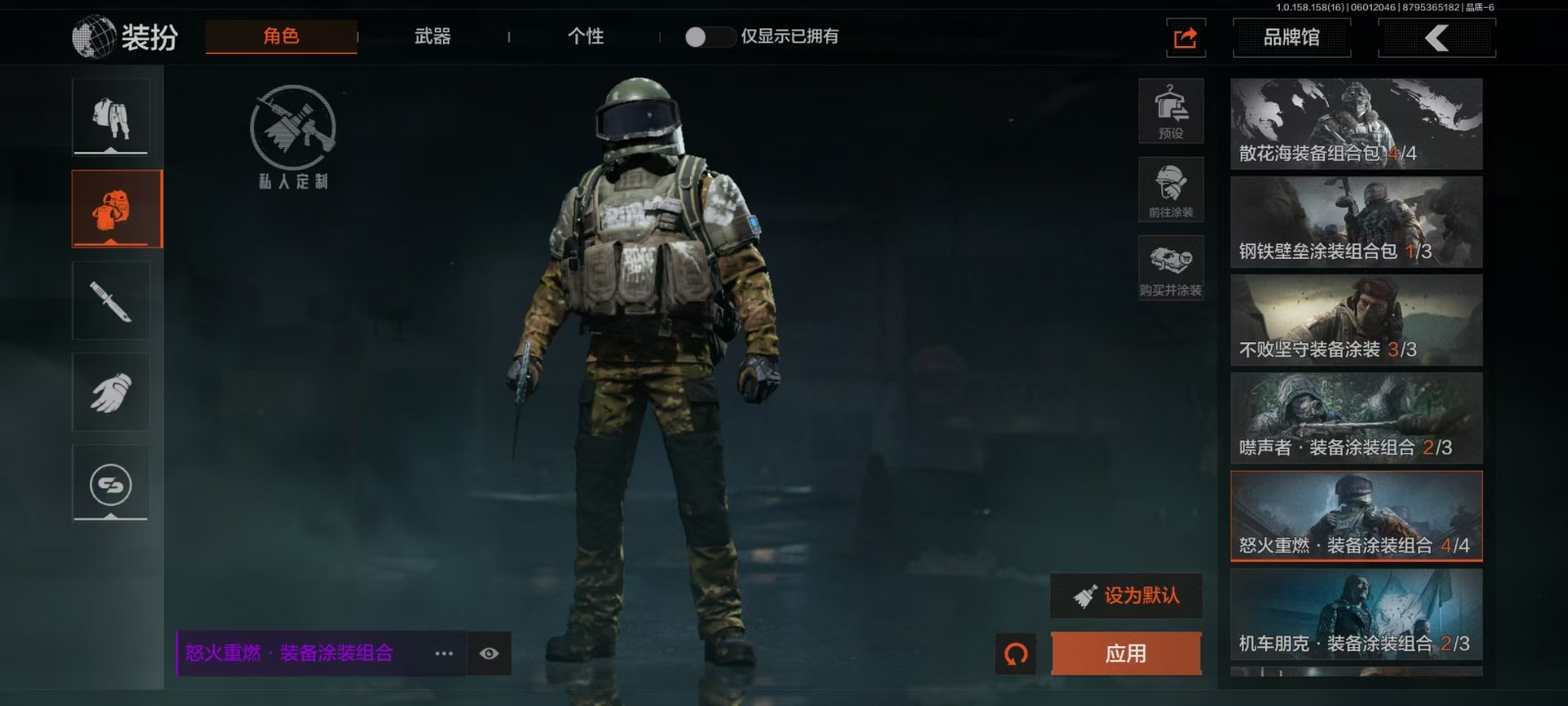This screenshot has height=706, width=1568.
Task: Set outfit as default via 设为默认
Action: (1126, 595)
